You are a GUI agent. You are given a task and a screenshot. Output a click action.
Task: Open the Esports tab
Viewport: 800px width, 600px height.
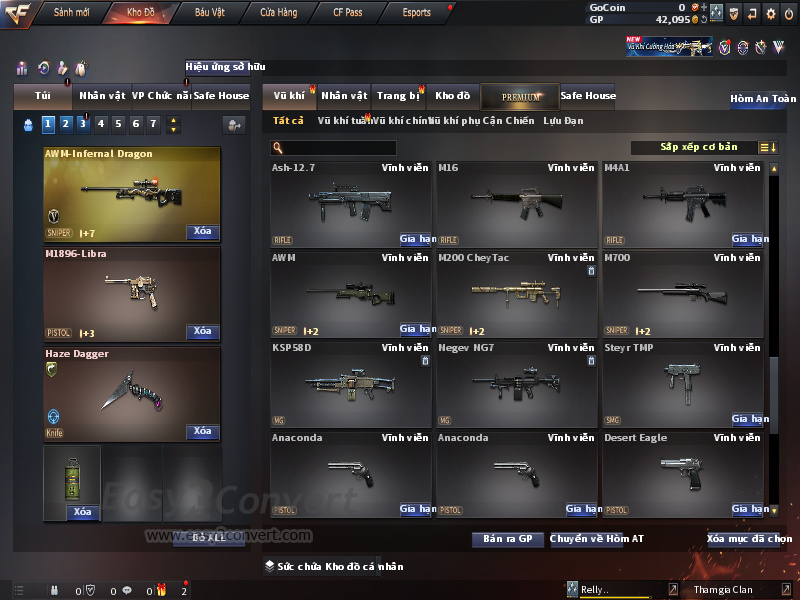(416, 13)
